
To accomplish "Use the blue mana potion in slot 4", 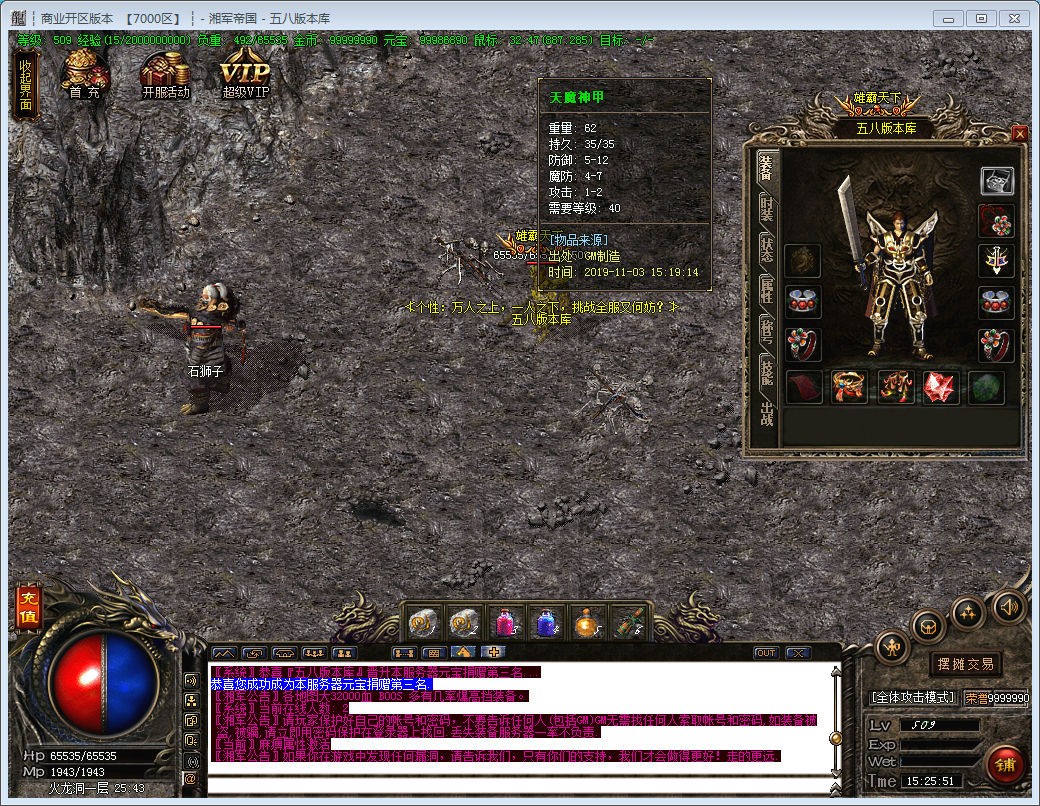I will coord(546,623).
